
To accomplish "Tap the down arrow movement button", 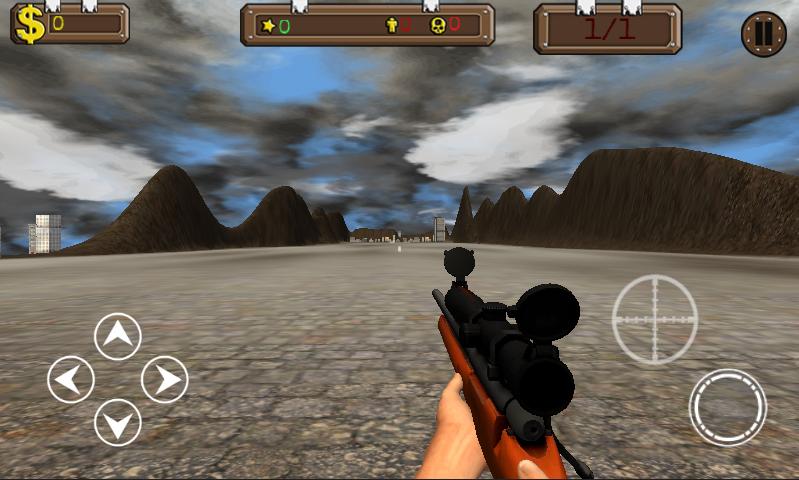I will 118,423.
